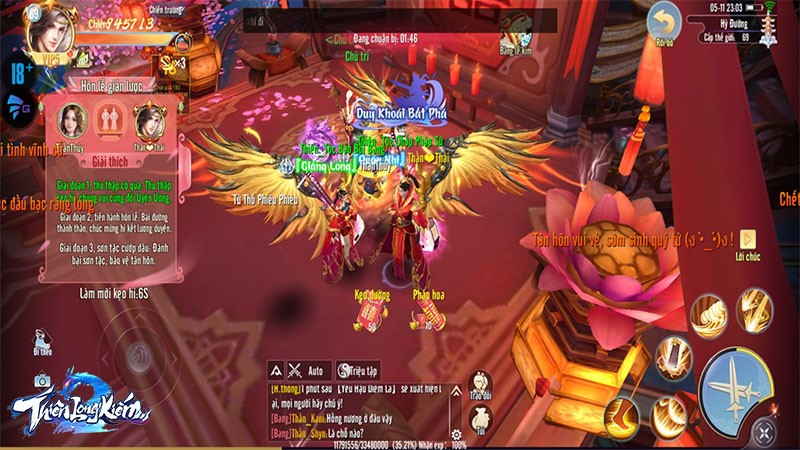Tap the target-switch button beside the attack
The image size is (800, 450).
[765, 433]
